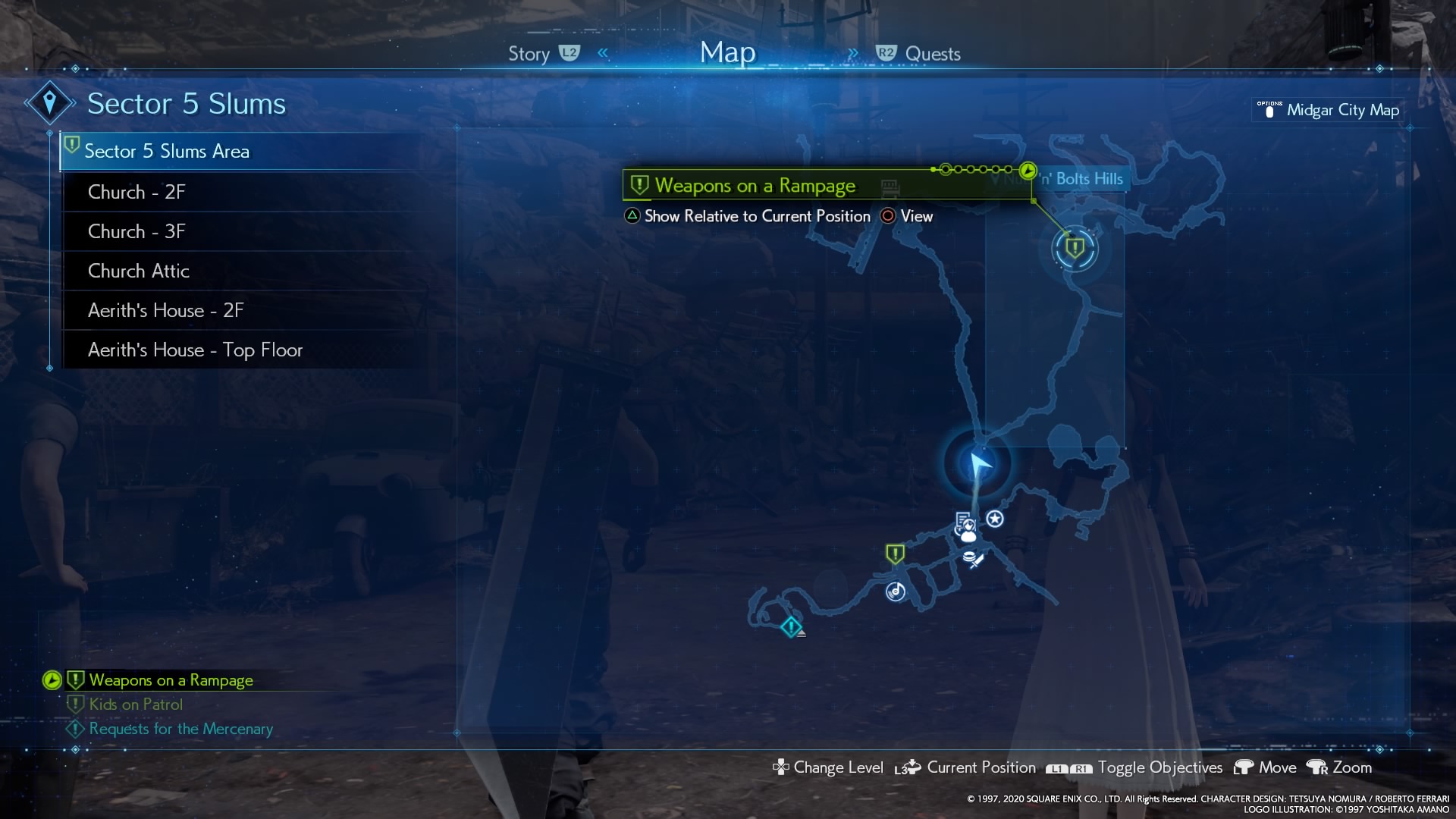Select the star-in-circle map icon
Viewport: 1456px width, 819px height.
pos(995,519)
